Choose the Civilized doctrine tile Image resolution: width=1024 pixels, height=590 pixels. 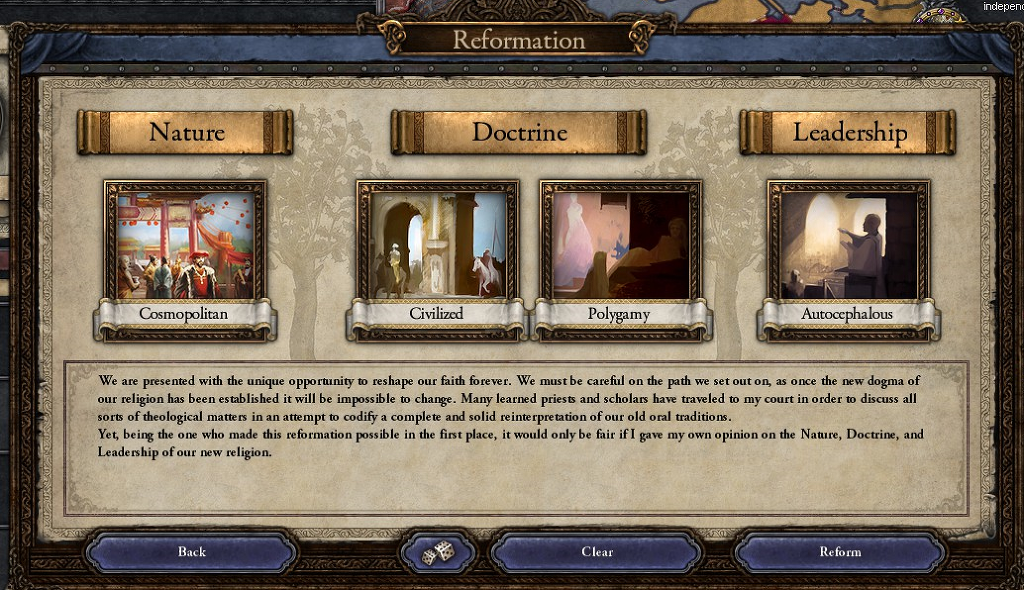pyautogui.click(x=437, y=243)
